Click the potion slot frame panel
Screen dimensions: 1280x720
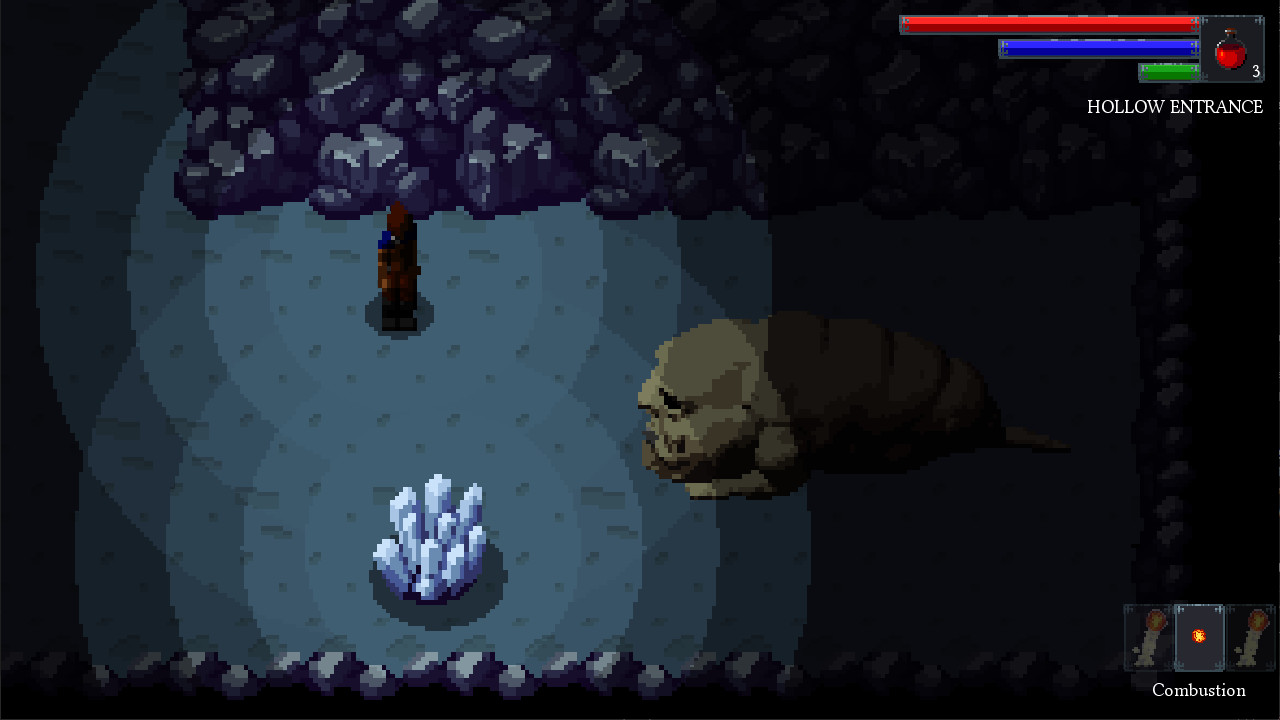point(1233,47)
